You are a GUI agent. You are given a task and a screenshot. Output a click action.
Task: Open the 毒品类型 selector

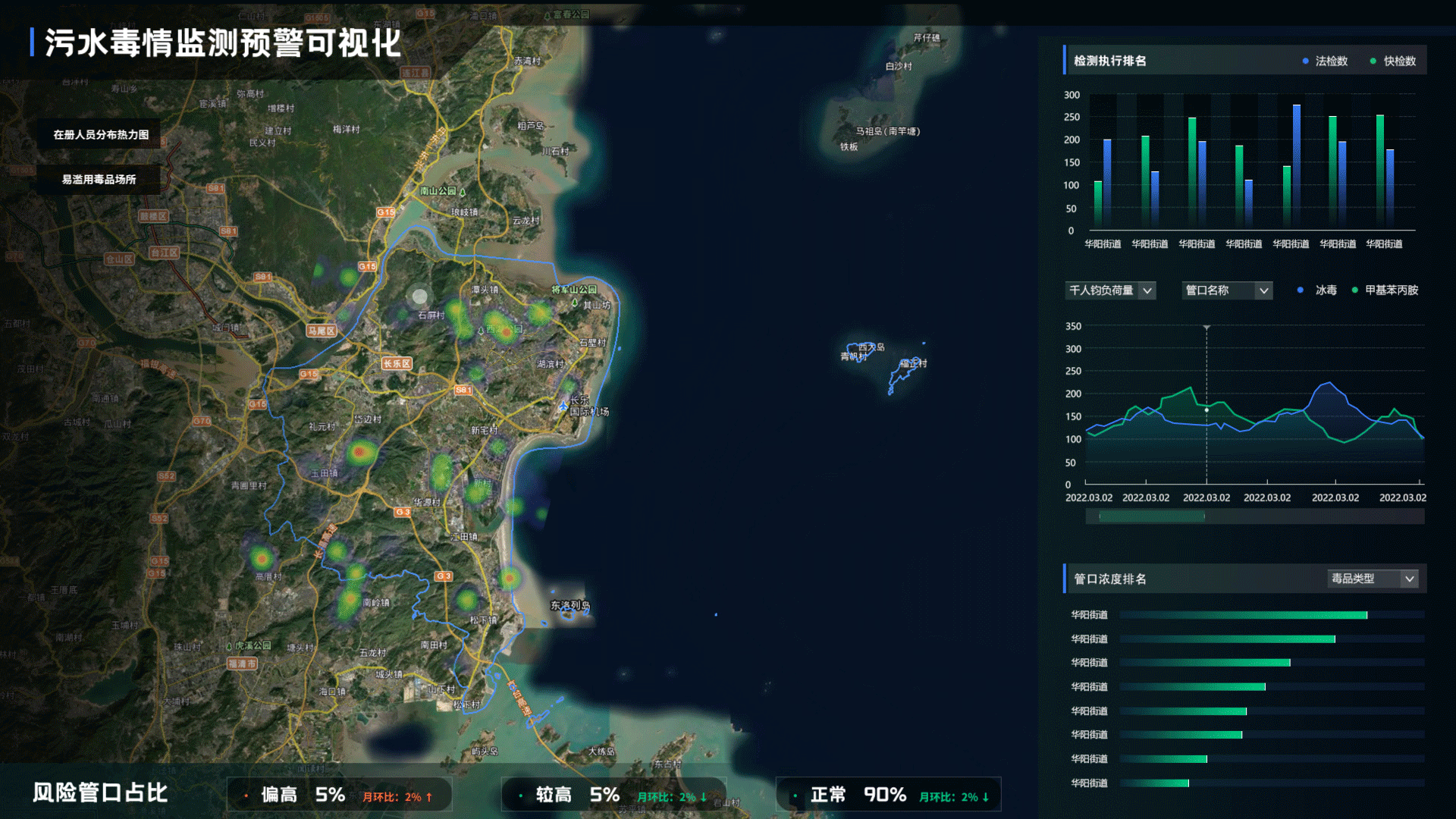pyautogui.click(x=1373, y=578)
